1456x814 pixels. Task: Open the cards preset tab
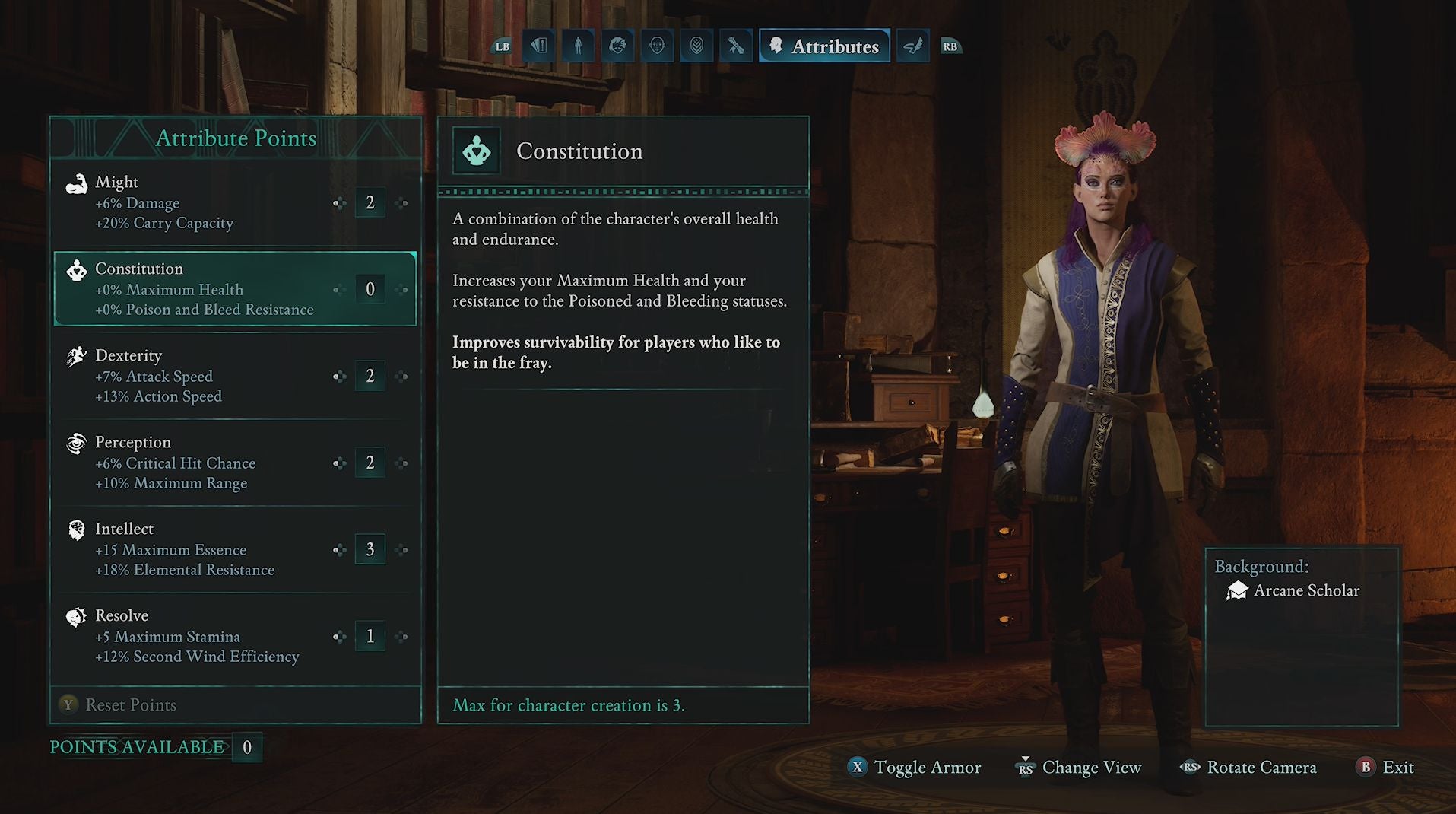click(x=539, y=46)
